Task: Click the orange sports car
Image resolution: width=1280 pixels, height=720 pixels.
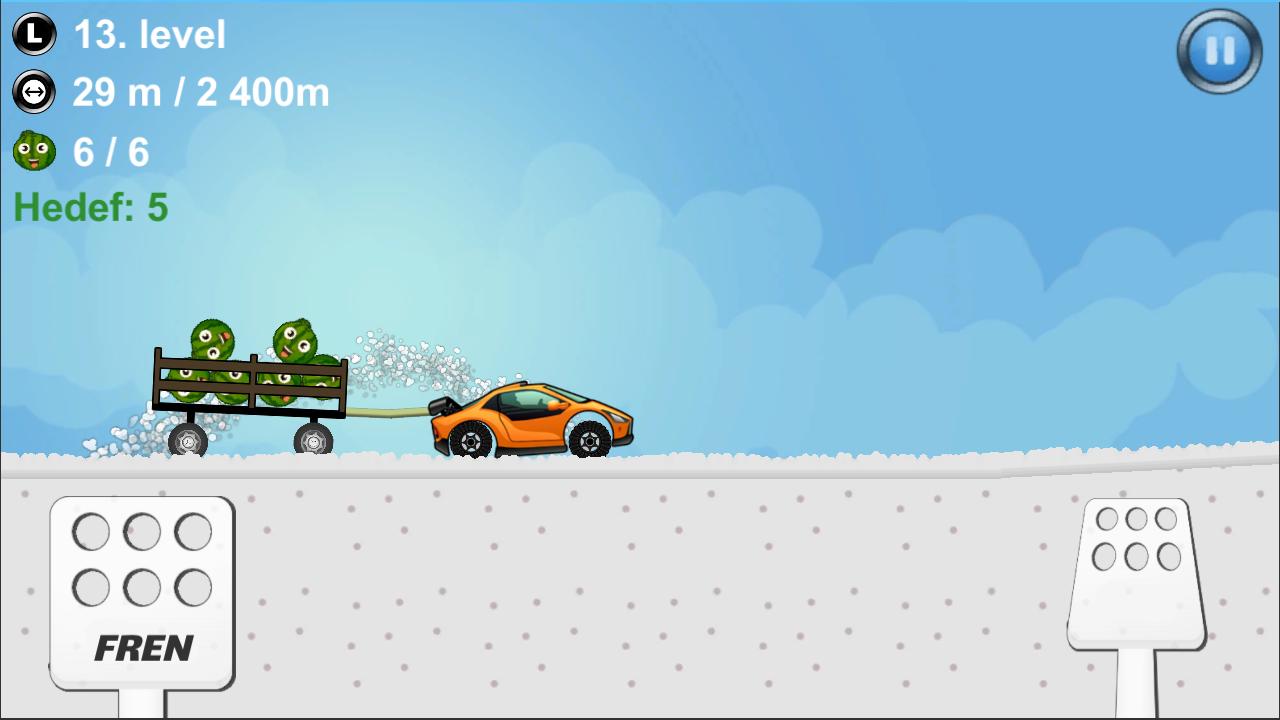Action: click(x=530, y=420)
